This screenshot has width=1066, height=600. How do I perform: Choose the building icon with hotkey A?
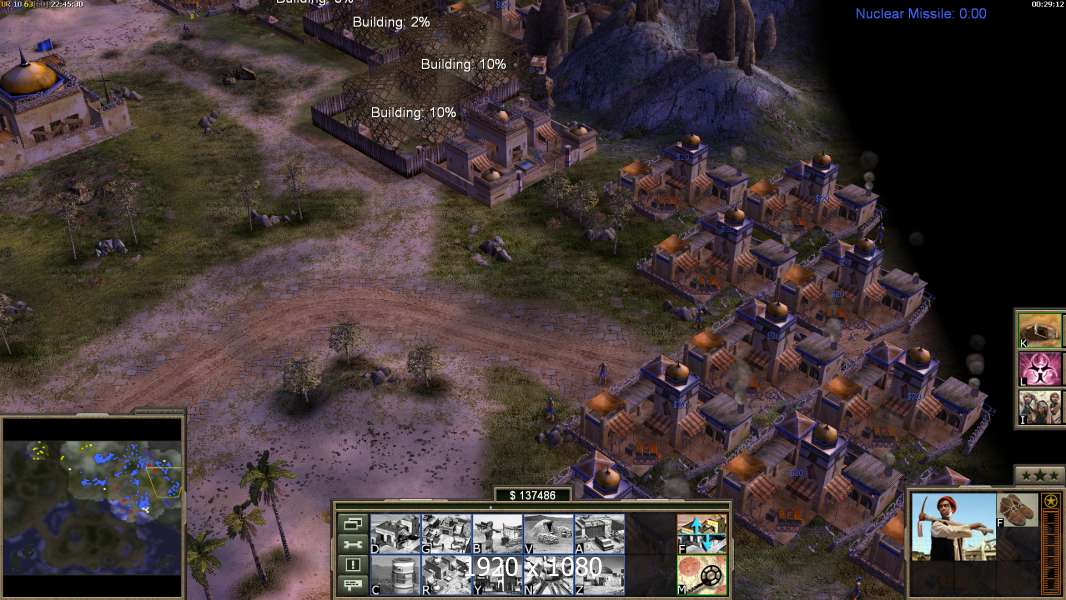point(599,534)
